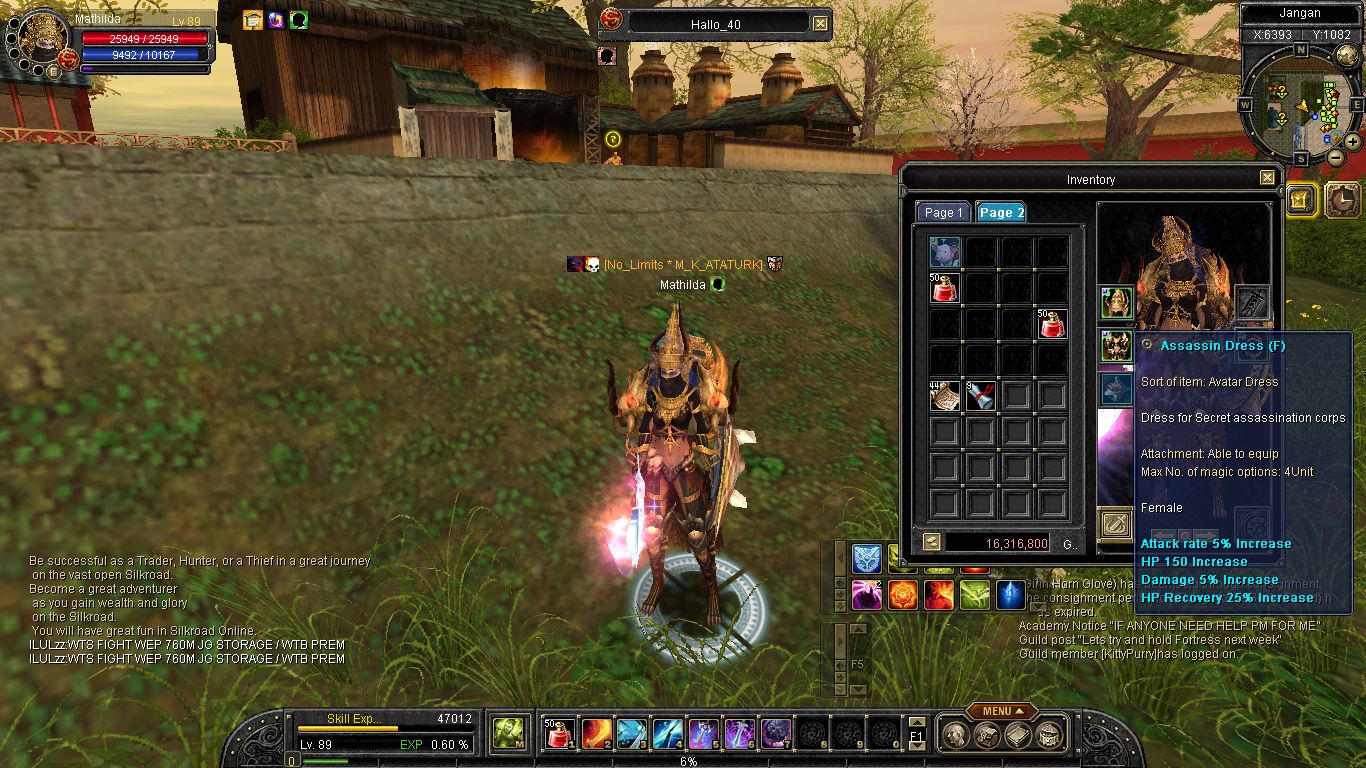The height and width of the screenshot is (768, 1366).
Task: Open the MENU expander on the bottom bar
Action: [1000, 711]
